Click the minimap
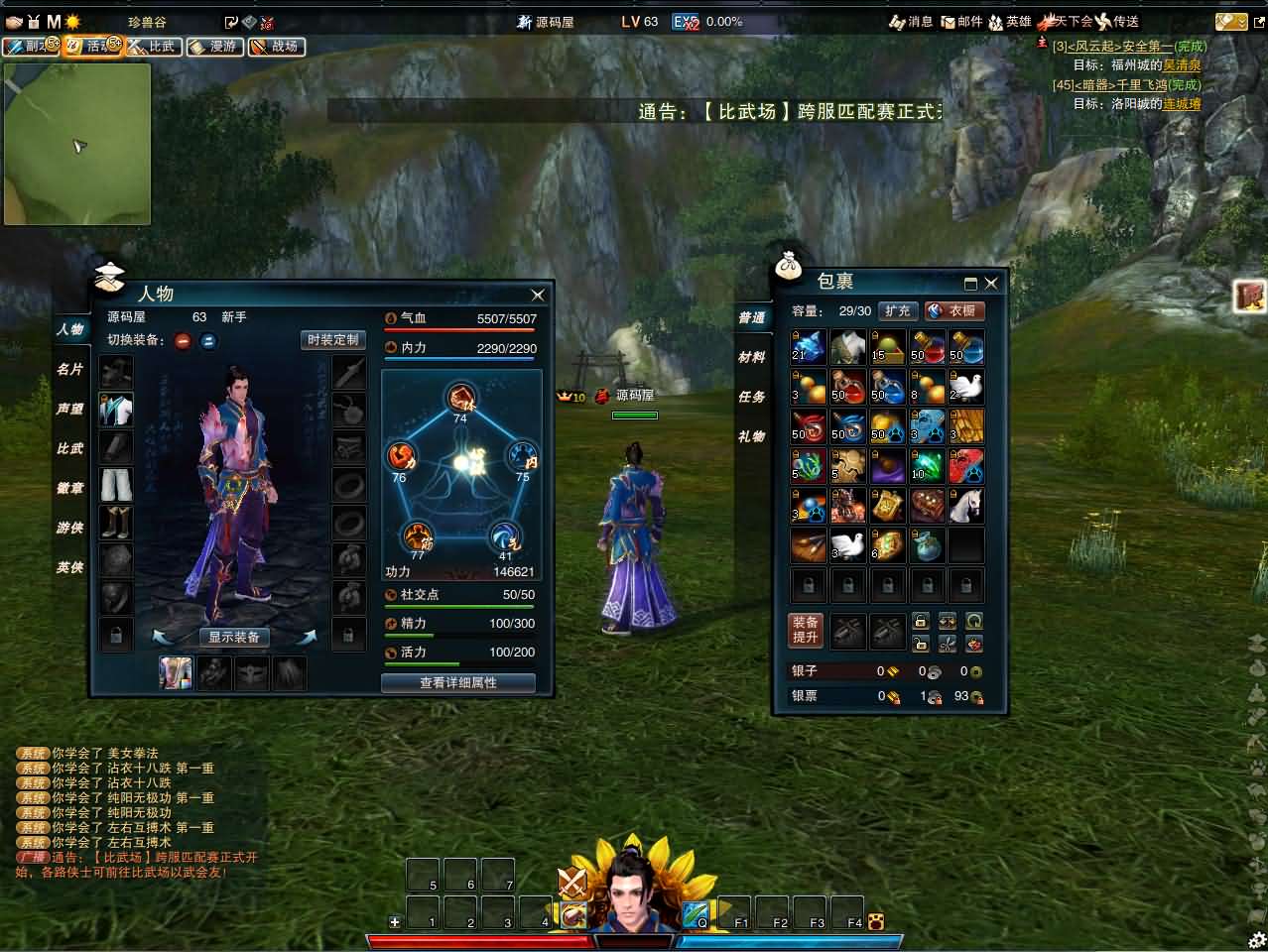Image resolution: width=1268 pixels, height=952 pixels. pyautogui.click(x=77, y=144)
